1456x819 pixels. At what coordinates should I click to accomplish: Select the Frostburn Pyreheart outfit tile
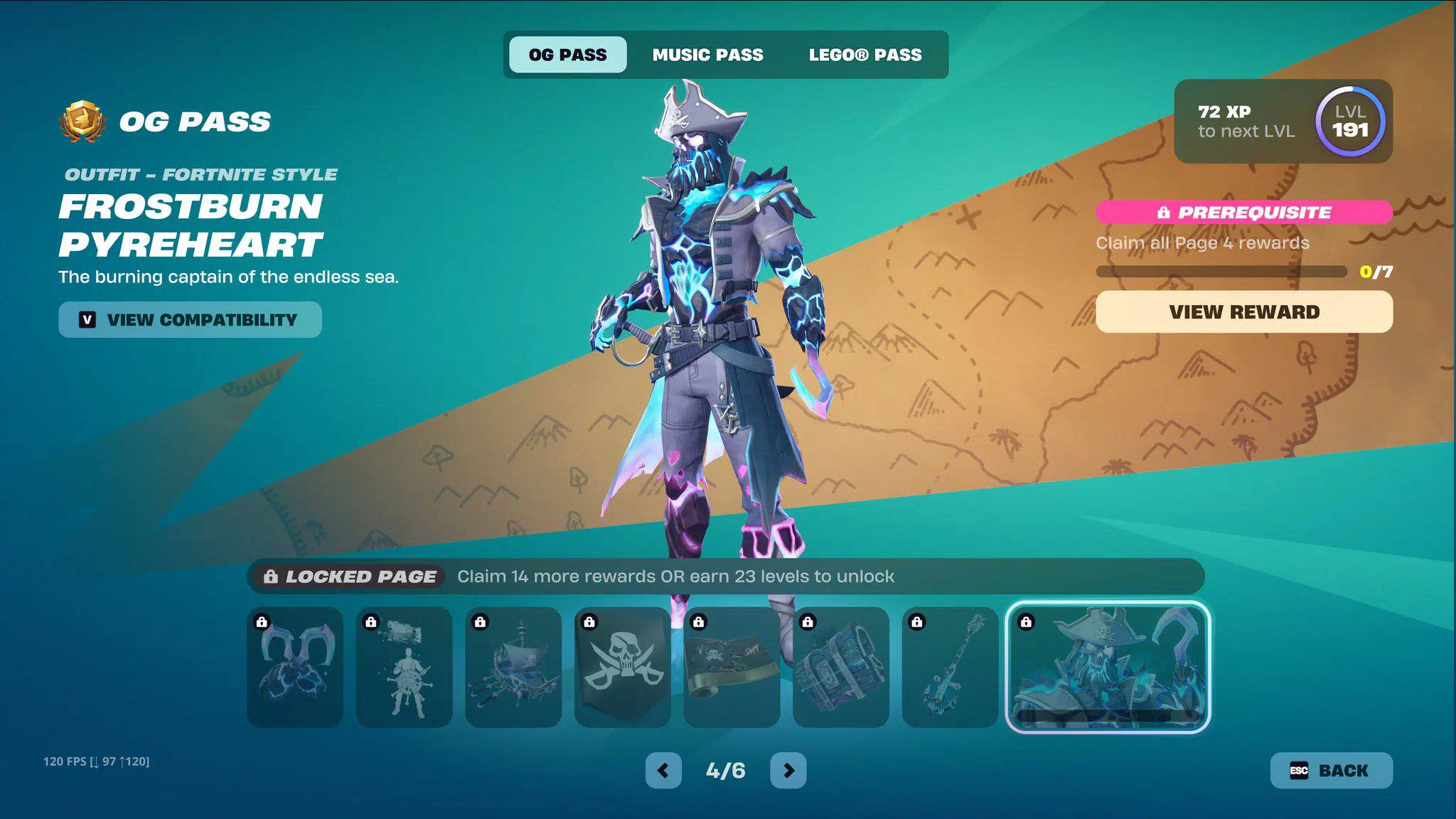click(x=1108, y=667)
